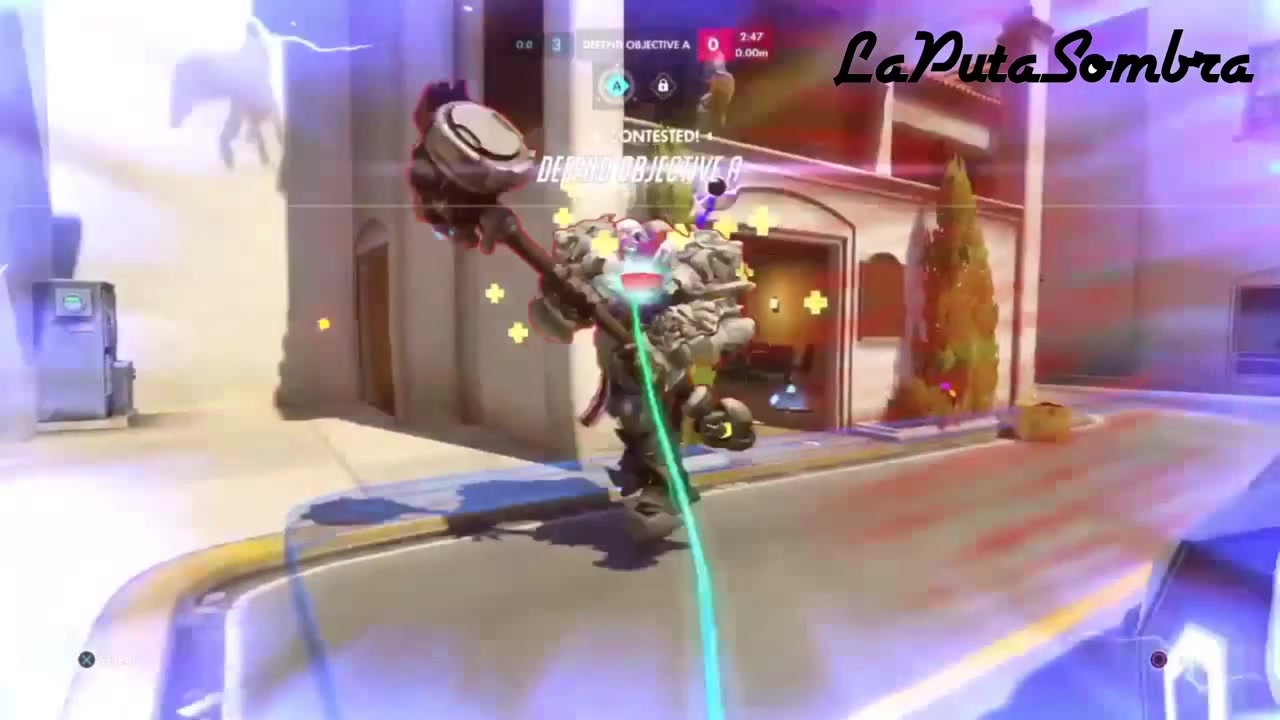Select the diamond objective frame icon
Screen dimensions: 1280x720
tap(663, 87)
